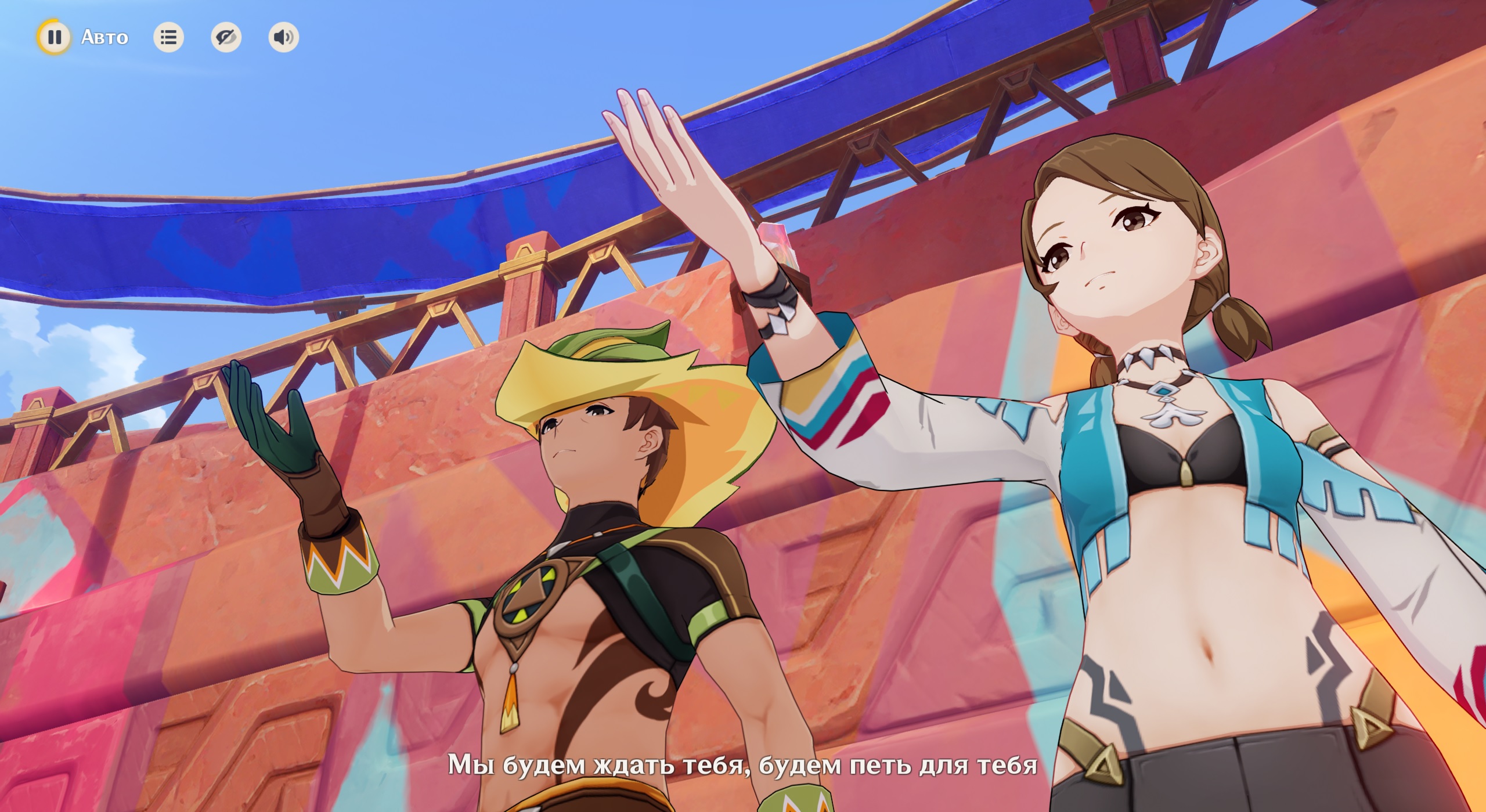The image size is (1486, 812).
Task: Open the dialogue history list
Action: coord(168,38)
